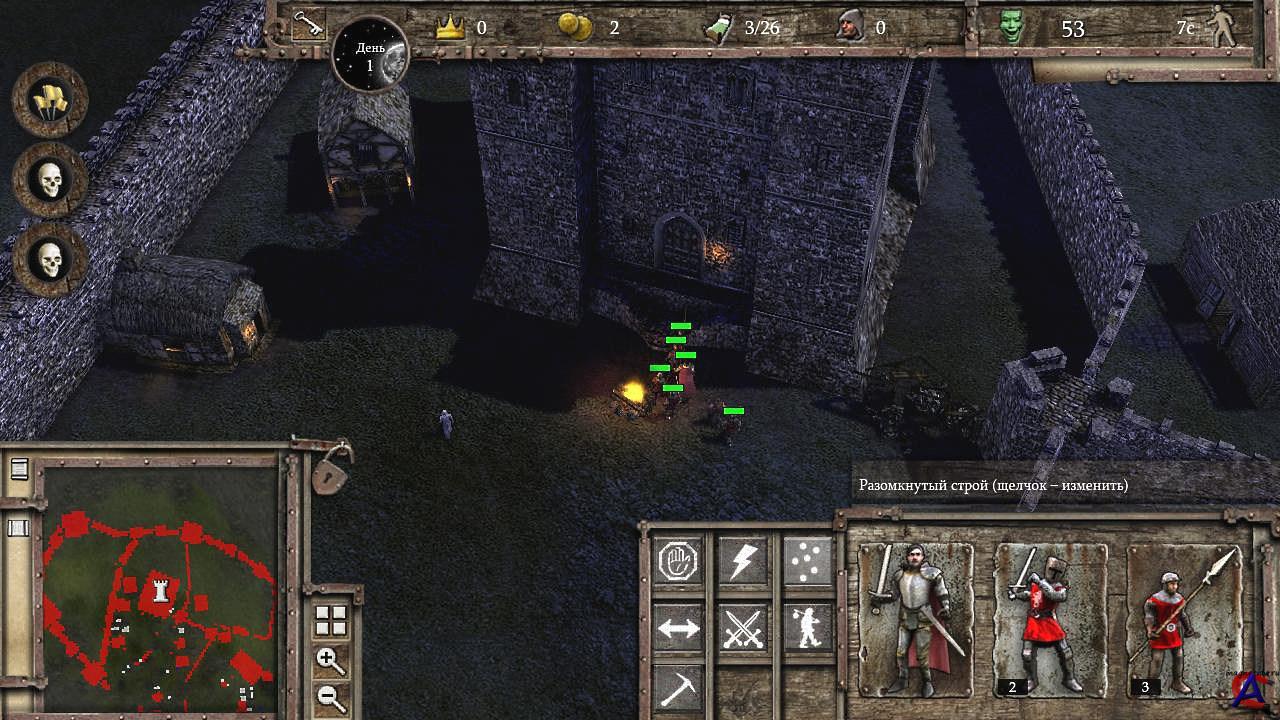Click the four-squares minimap view button
The width and height of the screenshot is (1280, 720).
pyautogui.click(x=330, y=621)
